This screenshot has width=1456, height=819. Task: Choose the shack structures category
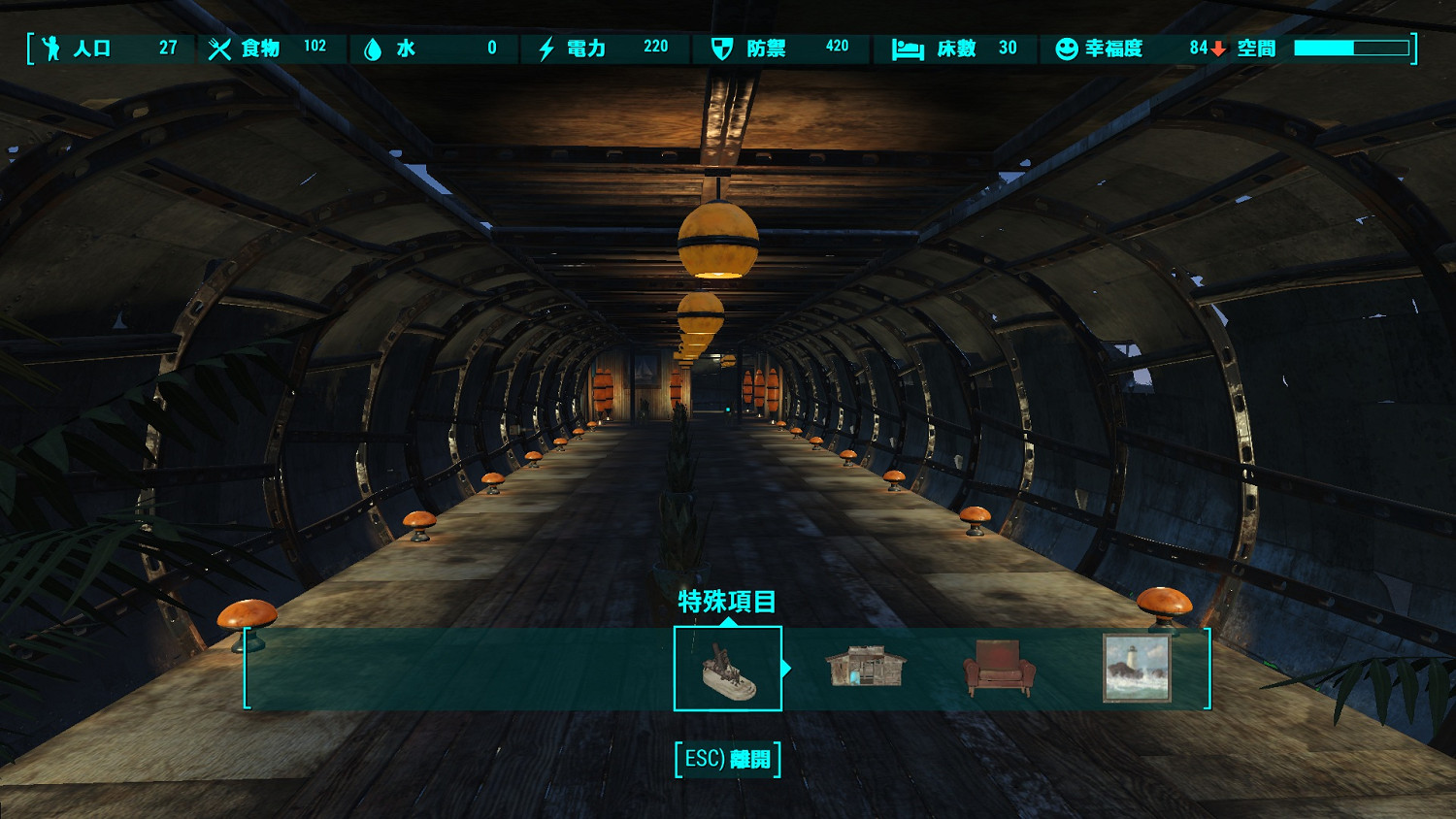pyautogui.click(x=865, y=668)
